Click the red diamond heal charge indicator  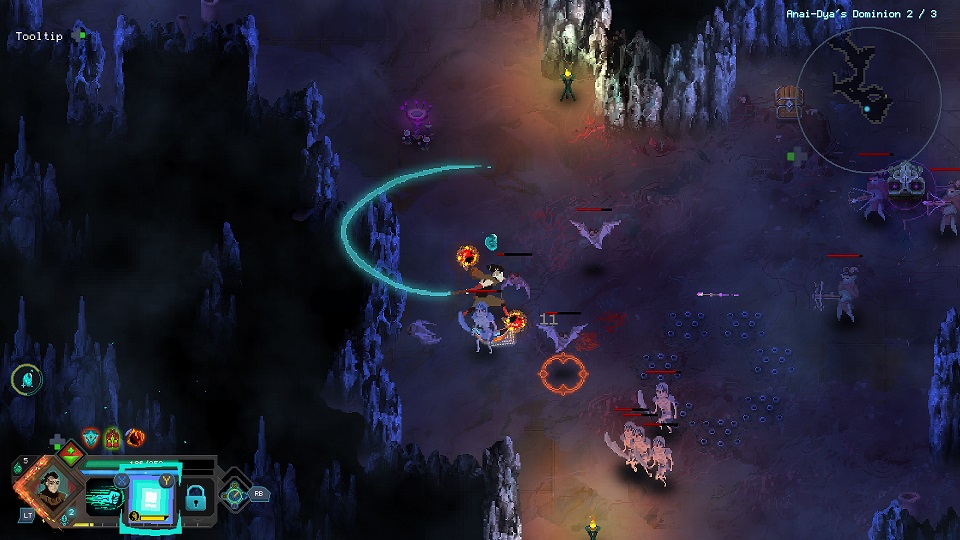[69, 453]
